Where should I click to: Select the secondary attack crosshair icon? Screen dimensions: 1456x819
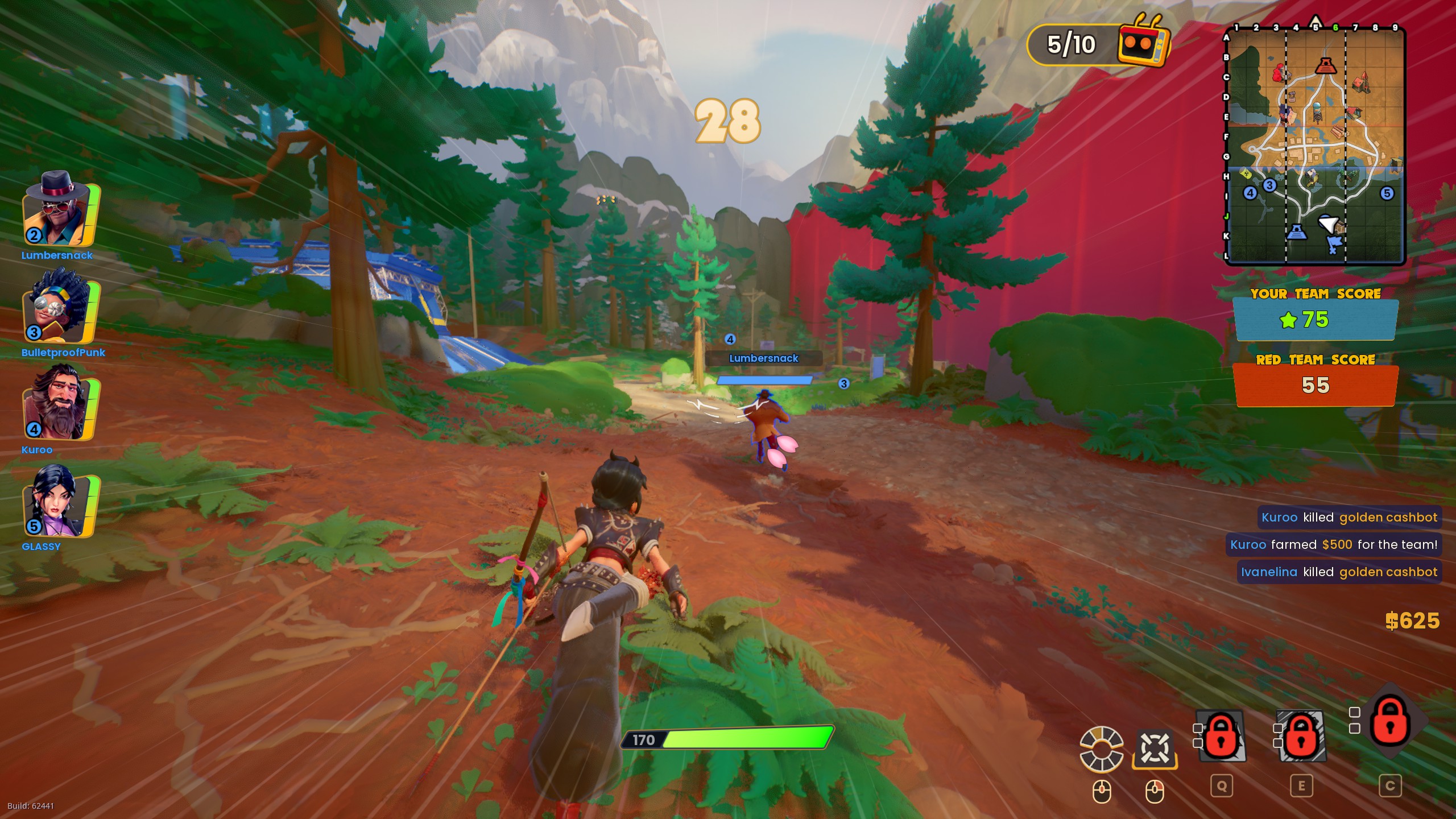click(1155, 749)
